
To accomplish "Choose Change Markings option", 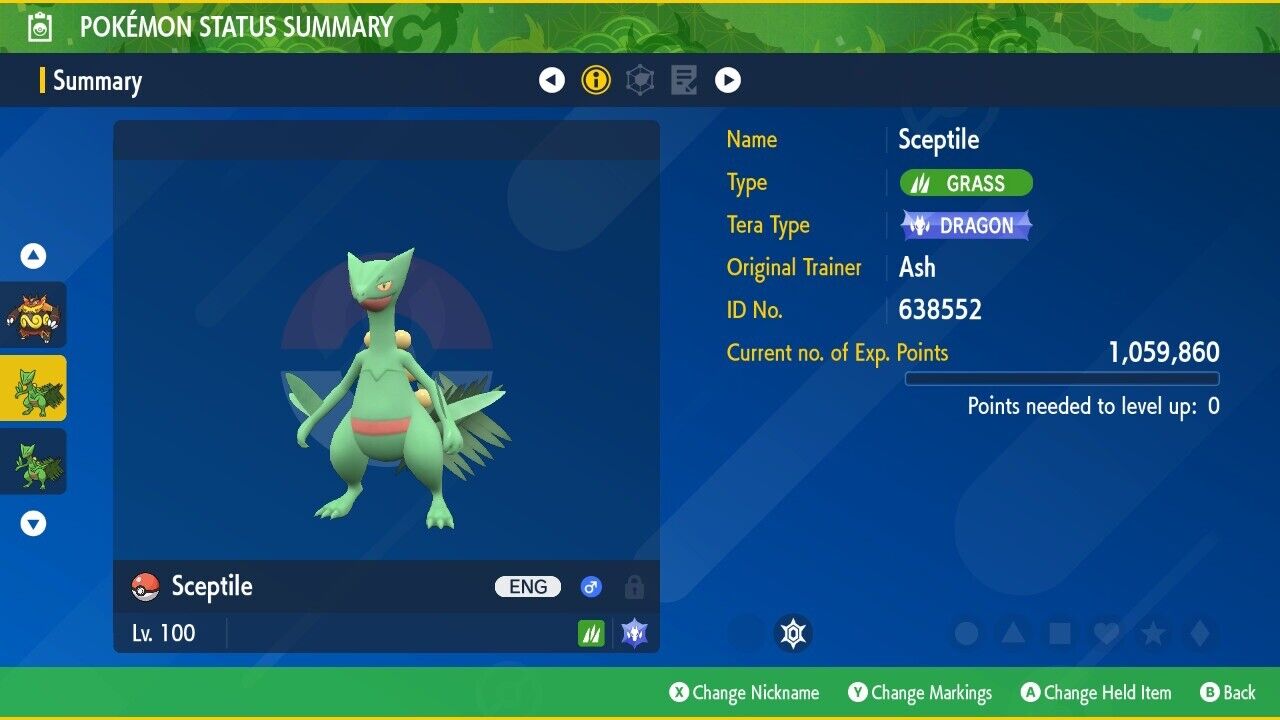I will tap(920, 693).
